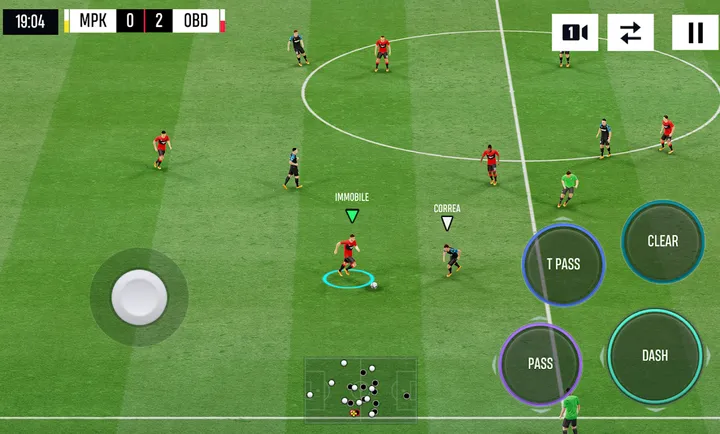Tap the PASS action button
This screenshot has height=434, width=720.
click(540, 364)
